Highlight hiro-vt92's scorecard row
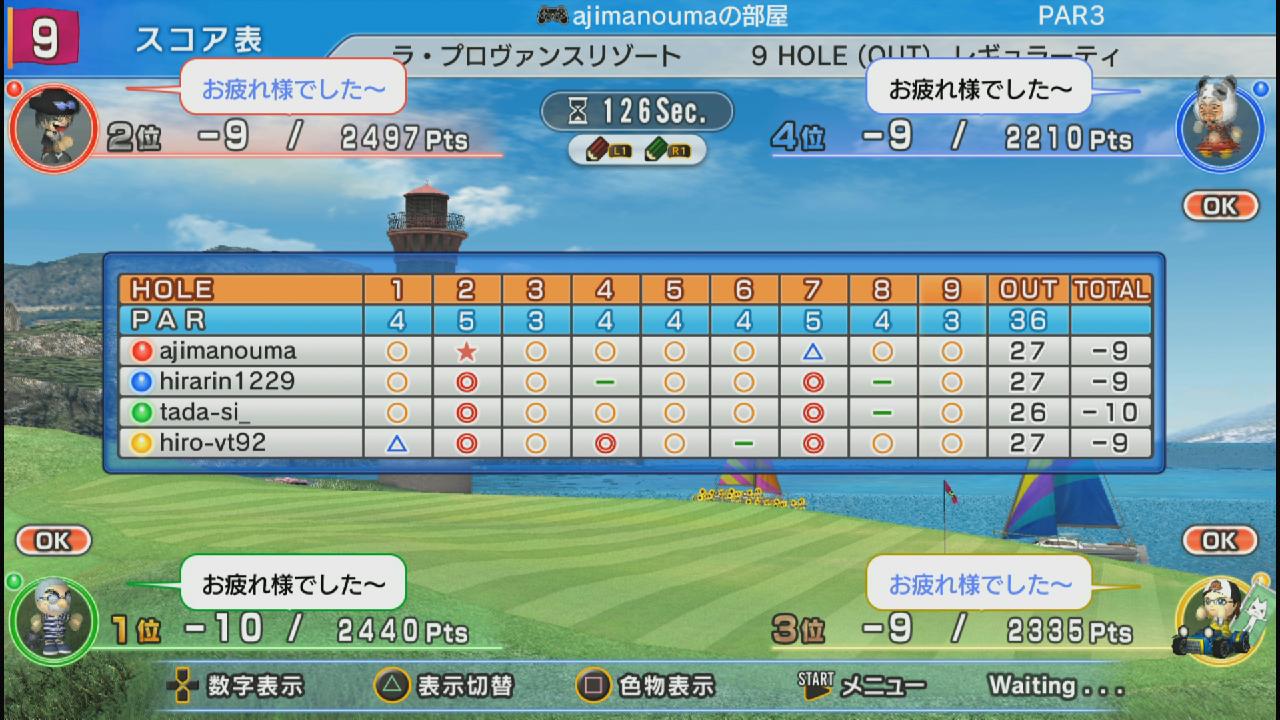The width and height of the screenshot is (1280, 720). point(213,442)
